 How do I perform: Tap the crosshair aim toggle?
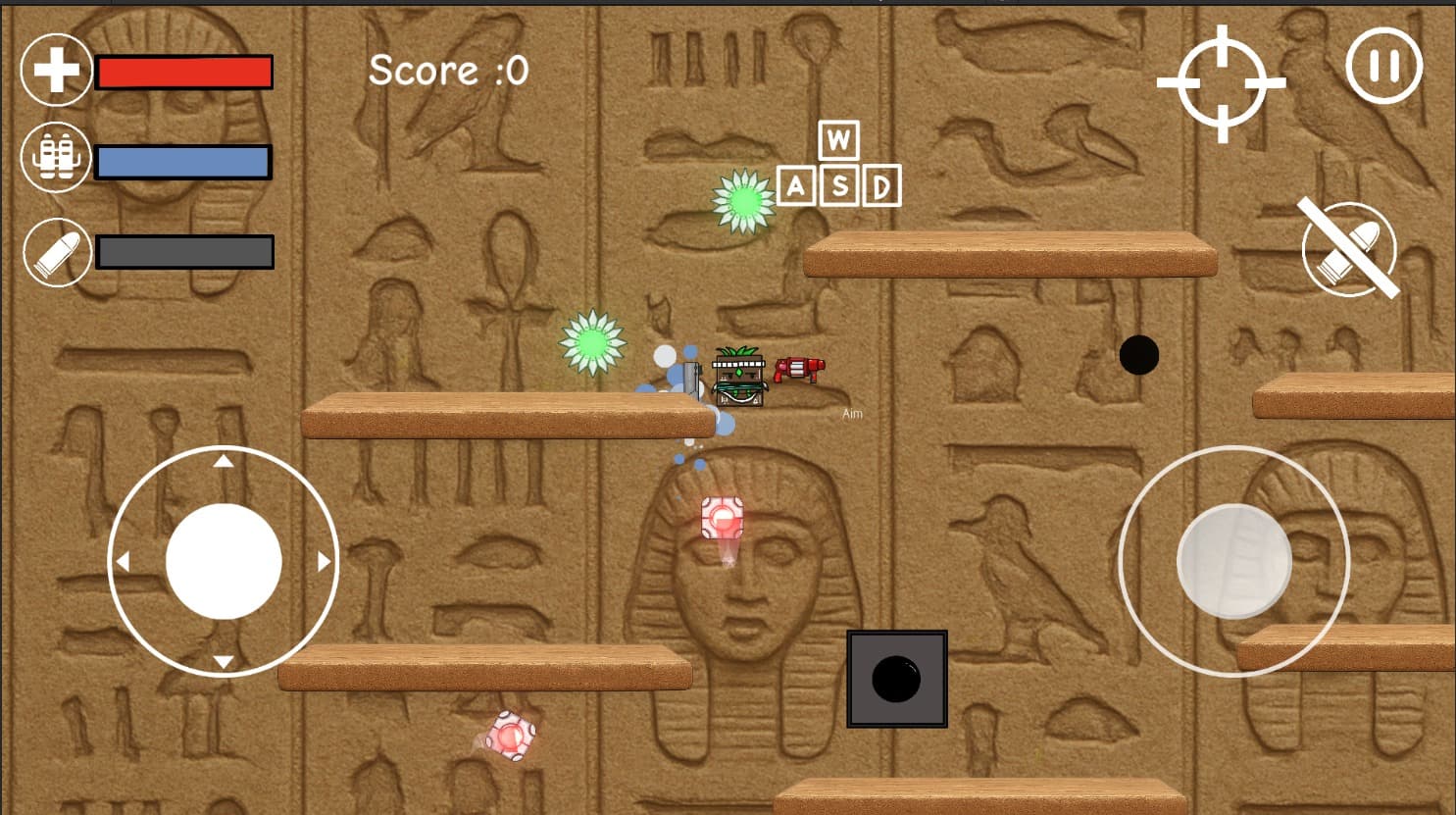click(1223, 83)
